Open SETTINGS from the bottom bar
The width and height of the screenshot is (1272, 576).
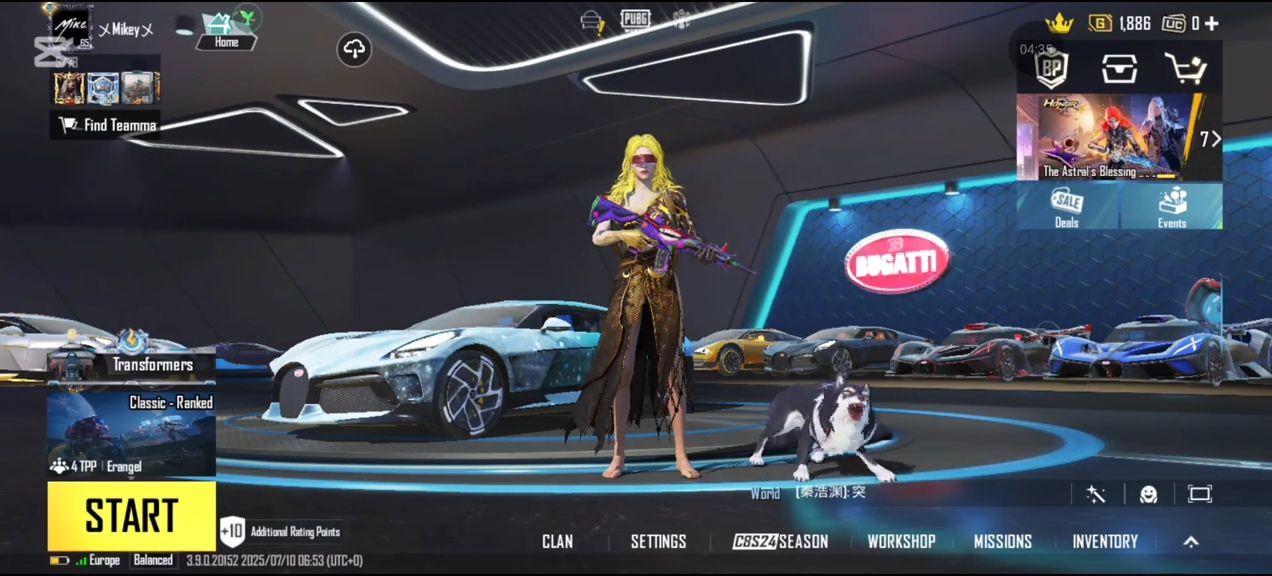658,542
